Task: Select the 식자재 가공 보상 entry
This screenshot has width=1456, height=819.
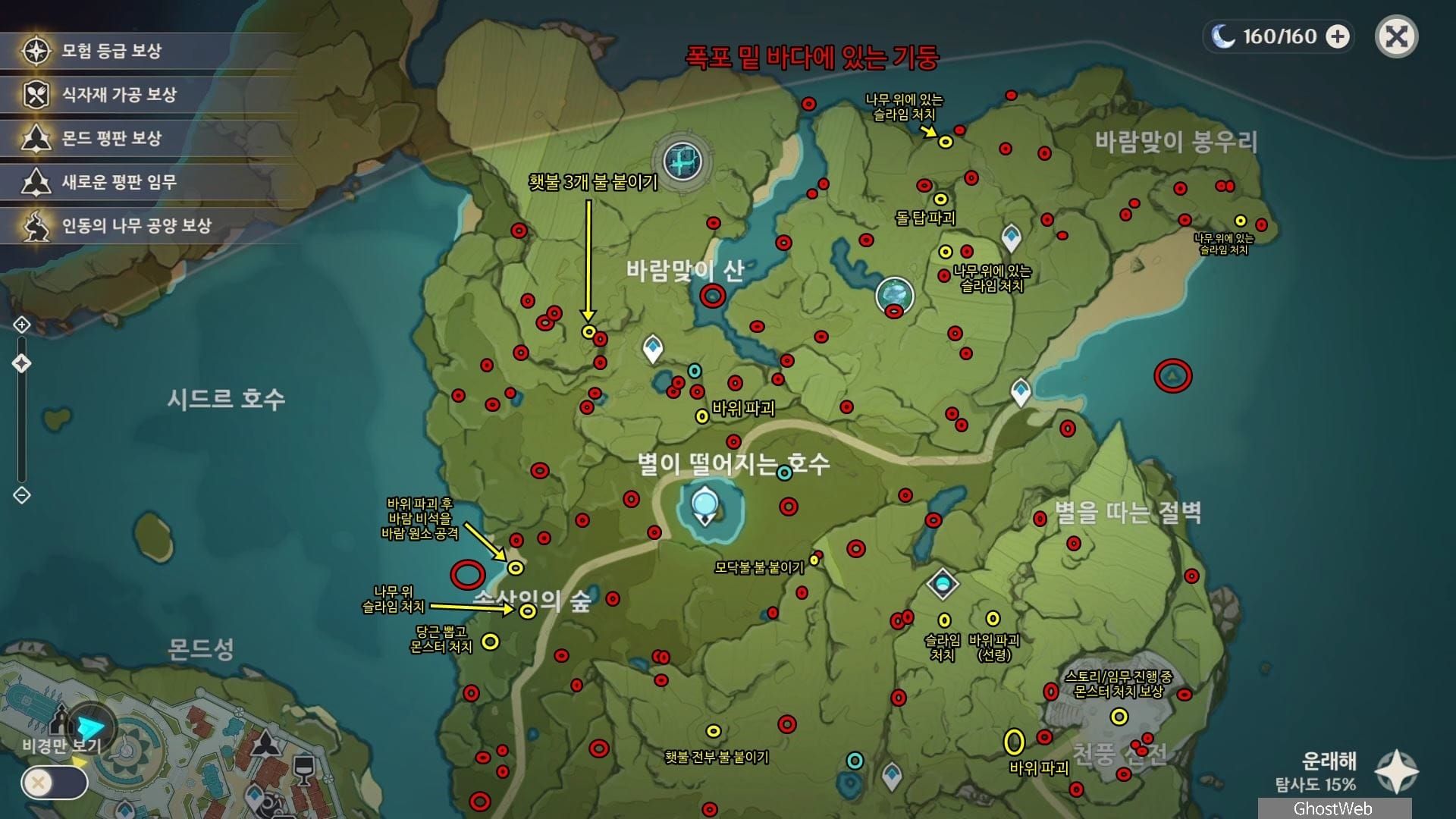Action: (x=119, y=95)
